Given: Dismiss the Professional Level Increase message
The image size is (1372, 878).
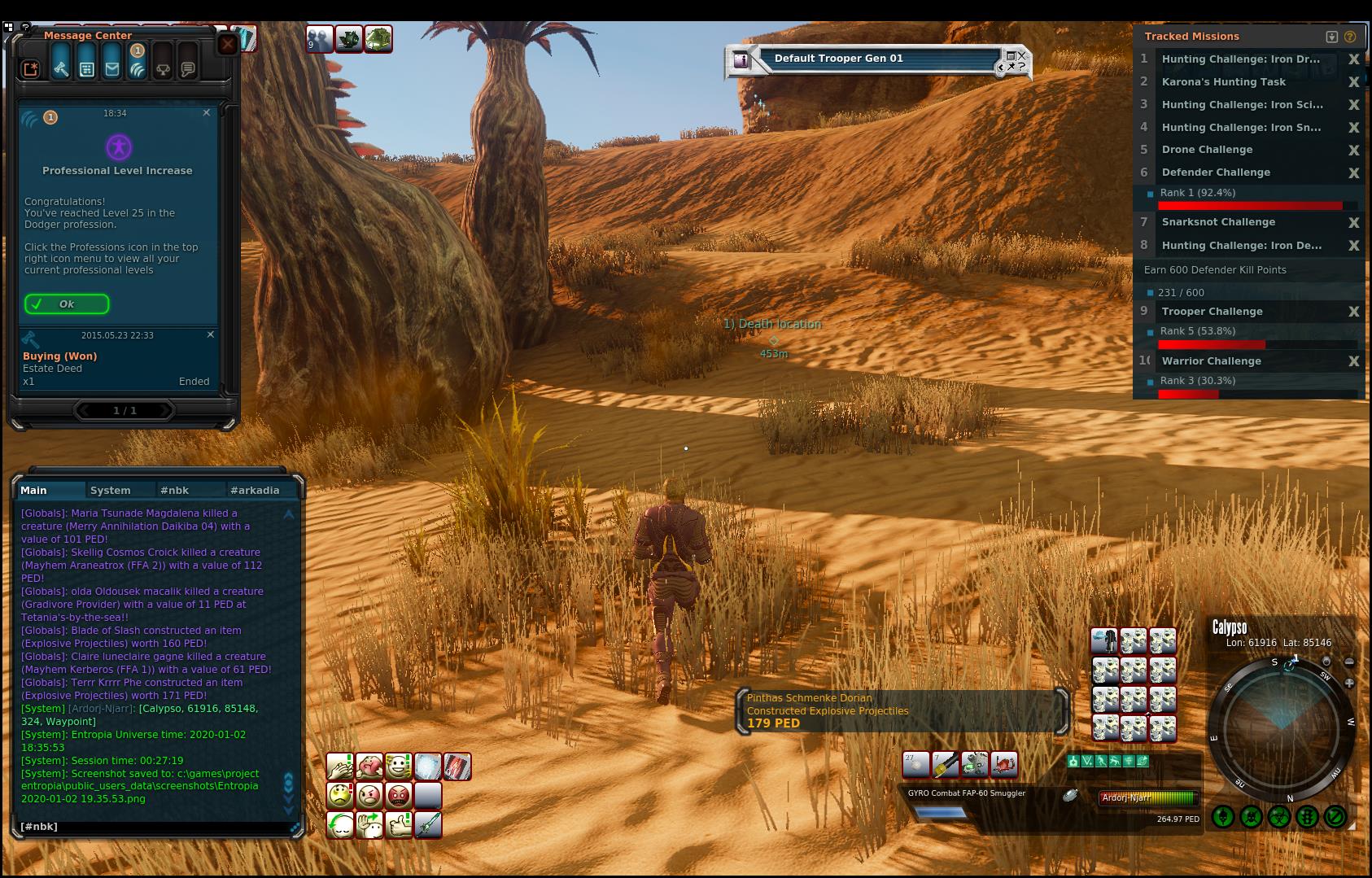Looking at the screenshot, I should point(207,112).
